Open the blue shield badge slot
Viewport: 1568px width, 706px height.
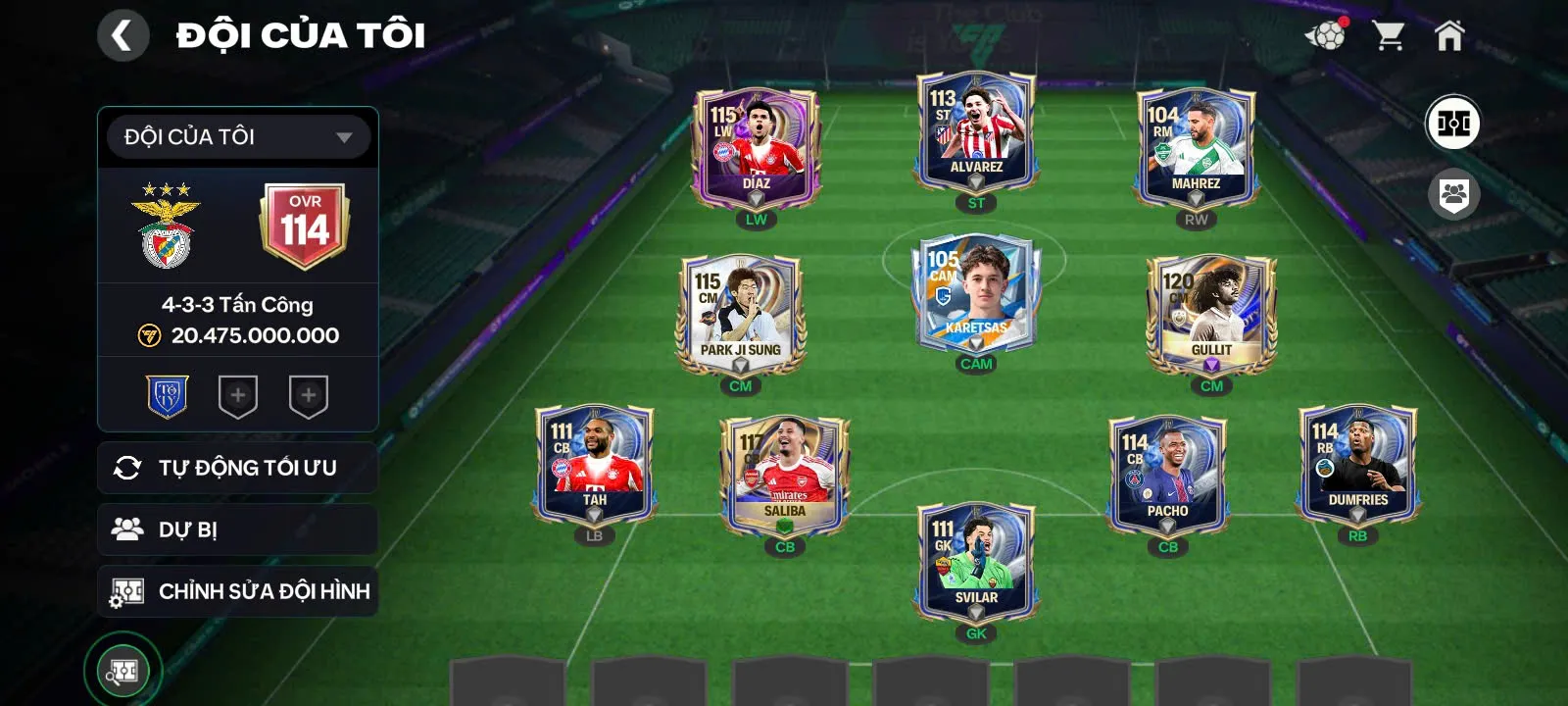tap(168, 396)
